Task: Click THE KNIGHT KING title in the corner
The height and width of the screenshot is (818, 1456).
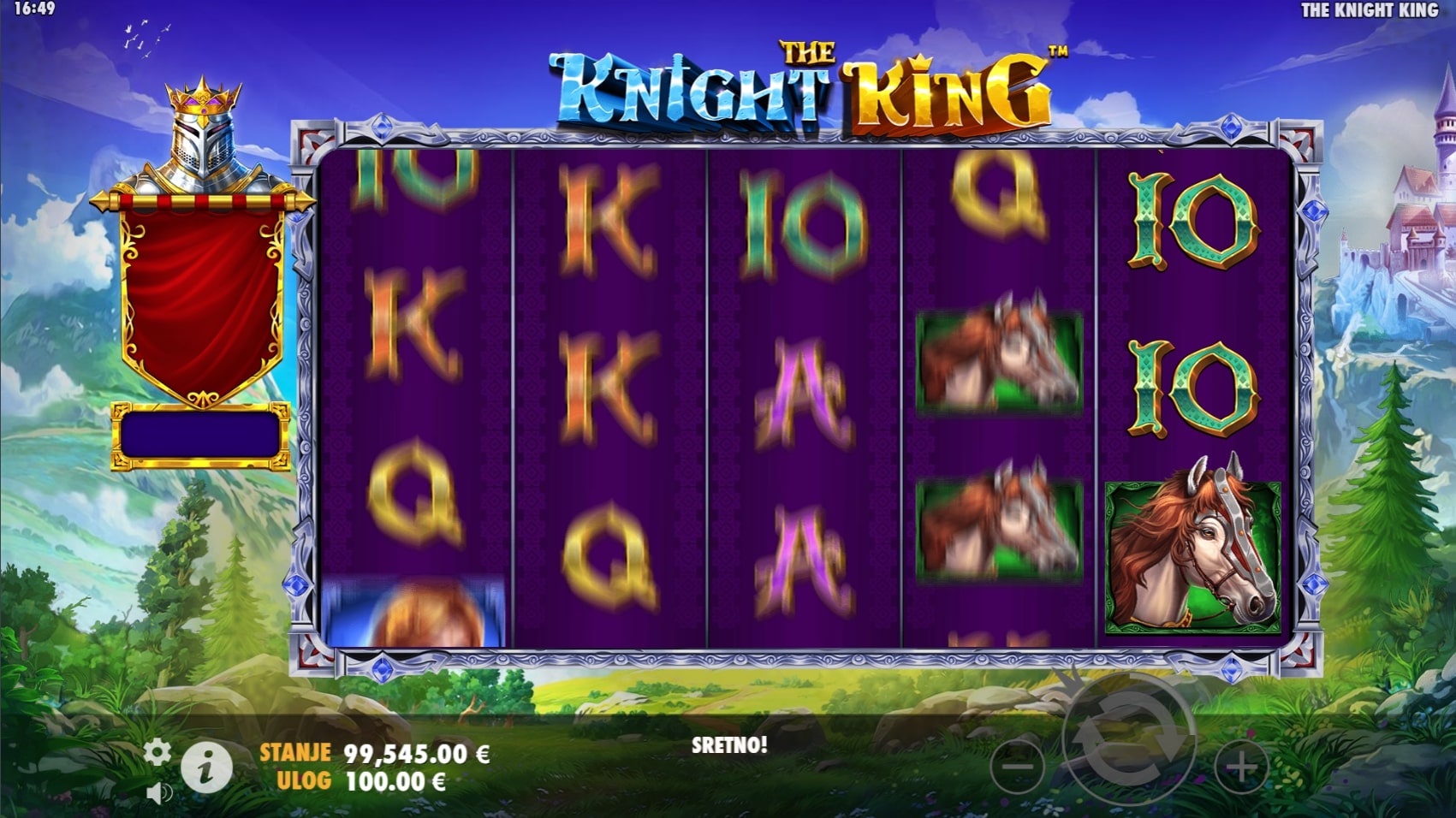Action: (1369, 11)
